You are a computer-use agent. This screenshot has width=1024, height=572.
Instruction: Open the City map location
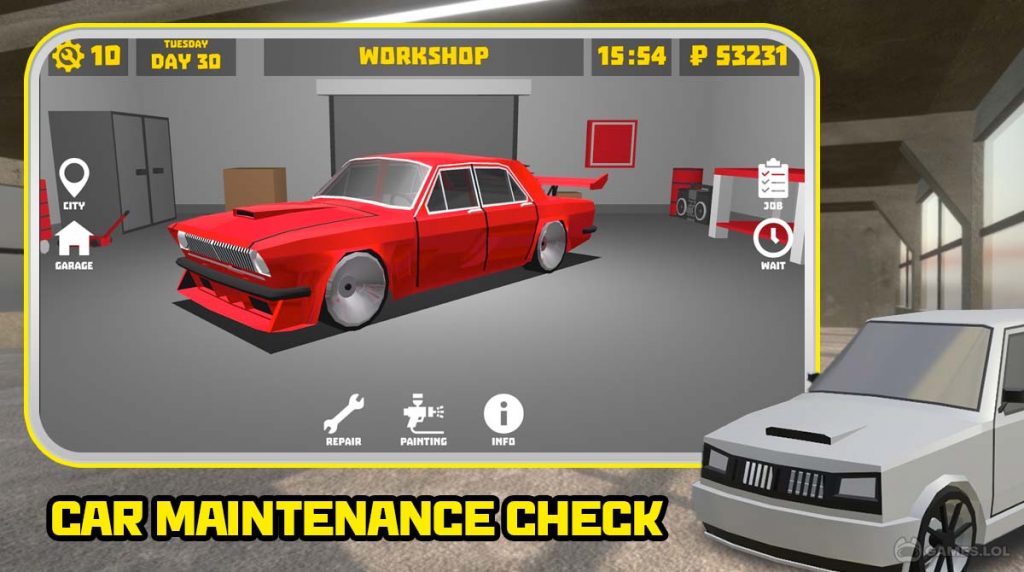[x=74, y=181]
